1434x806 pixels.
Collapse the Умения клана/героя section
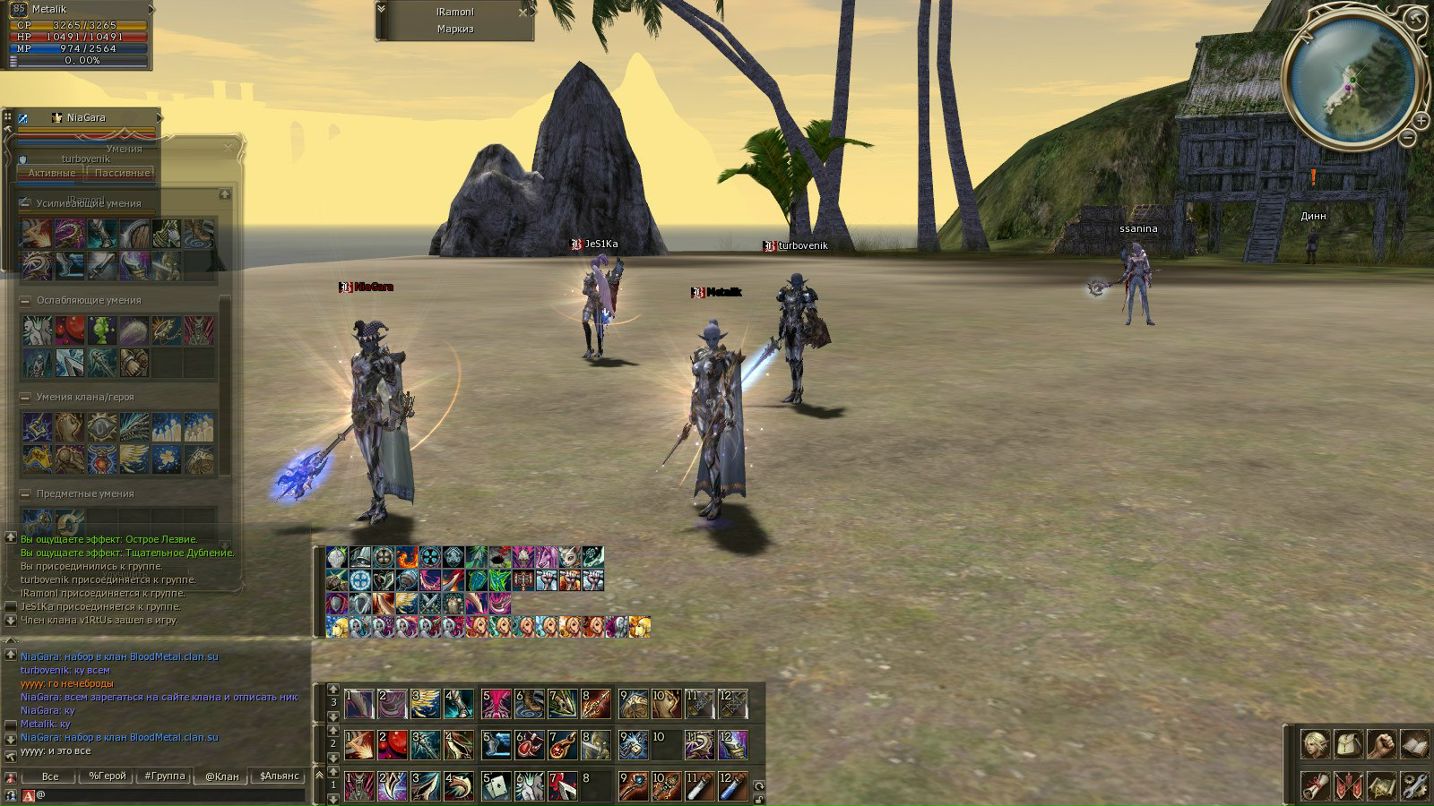coord(26,397)
